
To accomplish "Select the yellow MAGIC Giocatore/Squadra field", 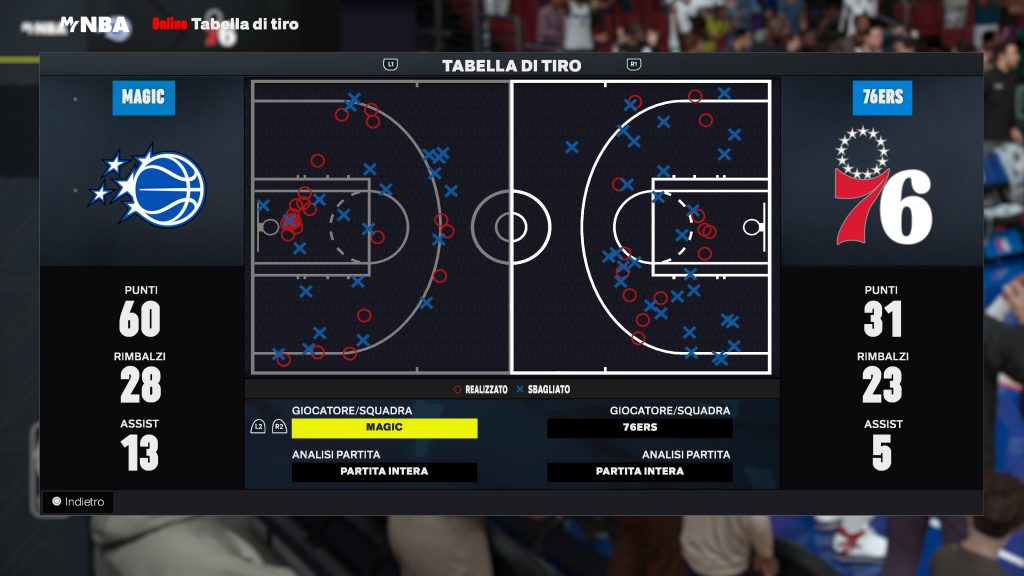I will tap(384, 428).
